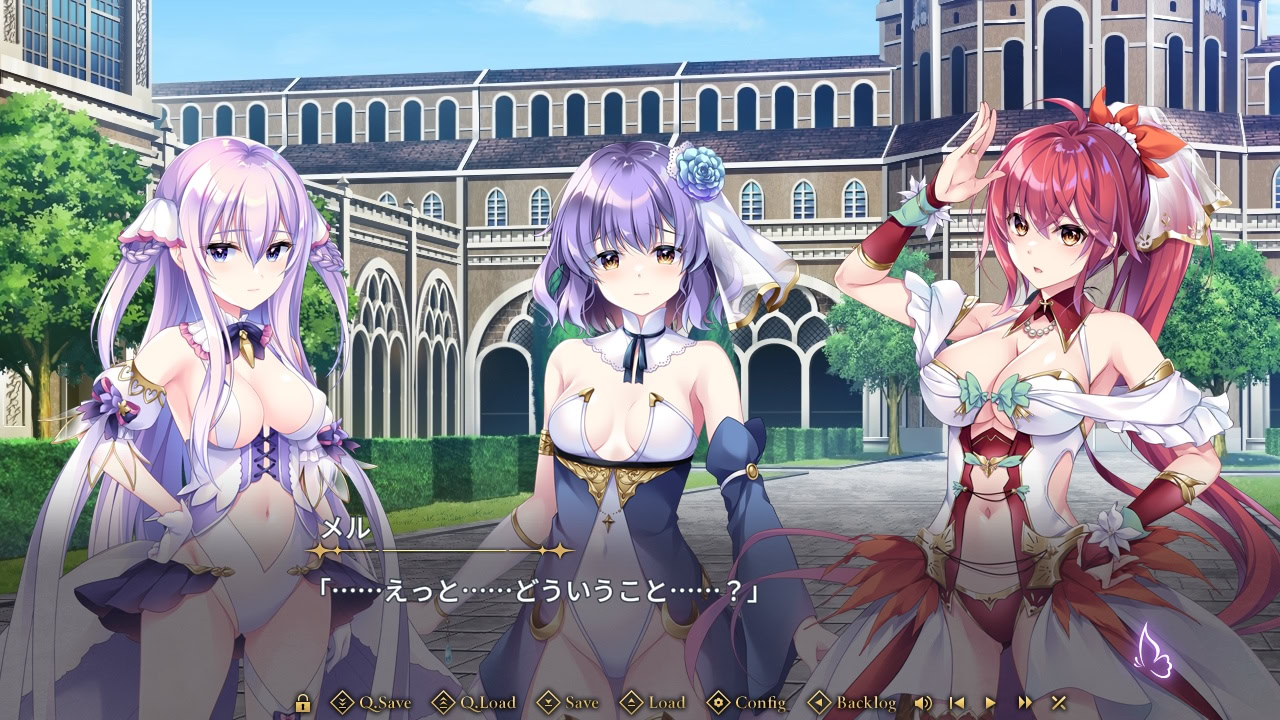Open Config settings
This screenshot has width=1280, height=720.
tap(758, 703)
